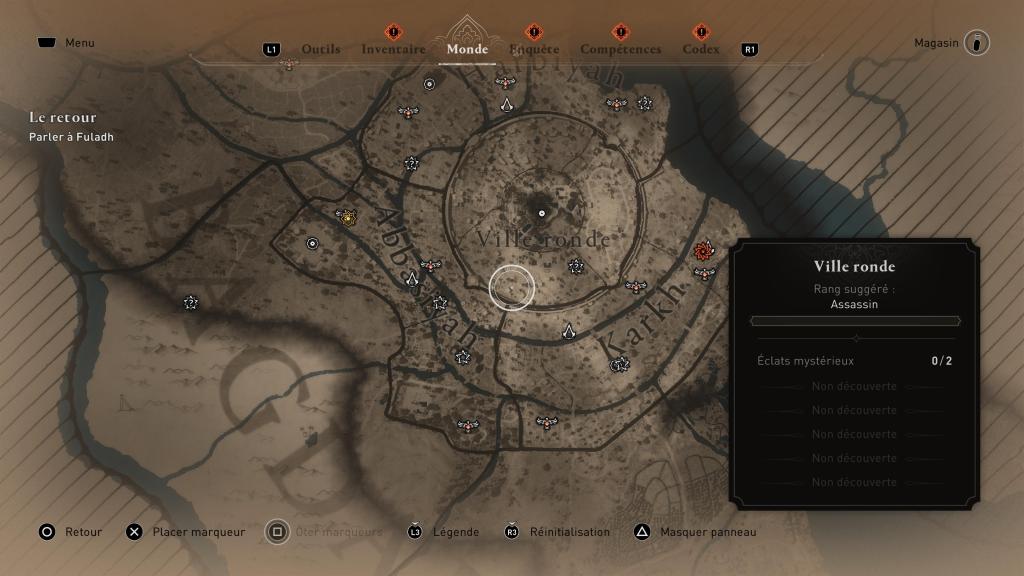Select the Monde tab
1024x576 pixels.
(467, 49)
